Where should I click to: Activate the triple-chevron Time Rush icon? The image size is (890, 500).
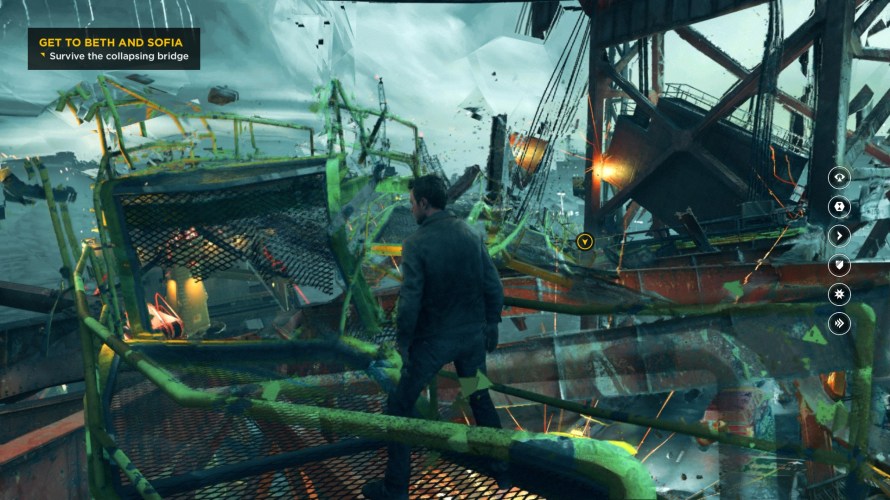(x=839, y=322)
